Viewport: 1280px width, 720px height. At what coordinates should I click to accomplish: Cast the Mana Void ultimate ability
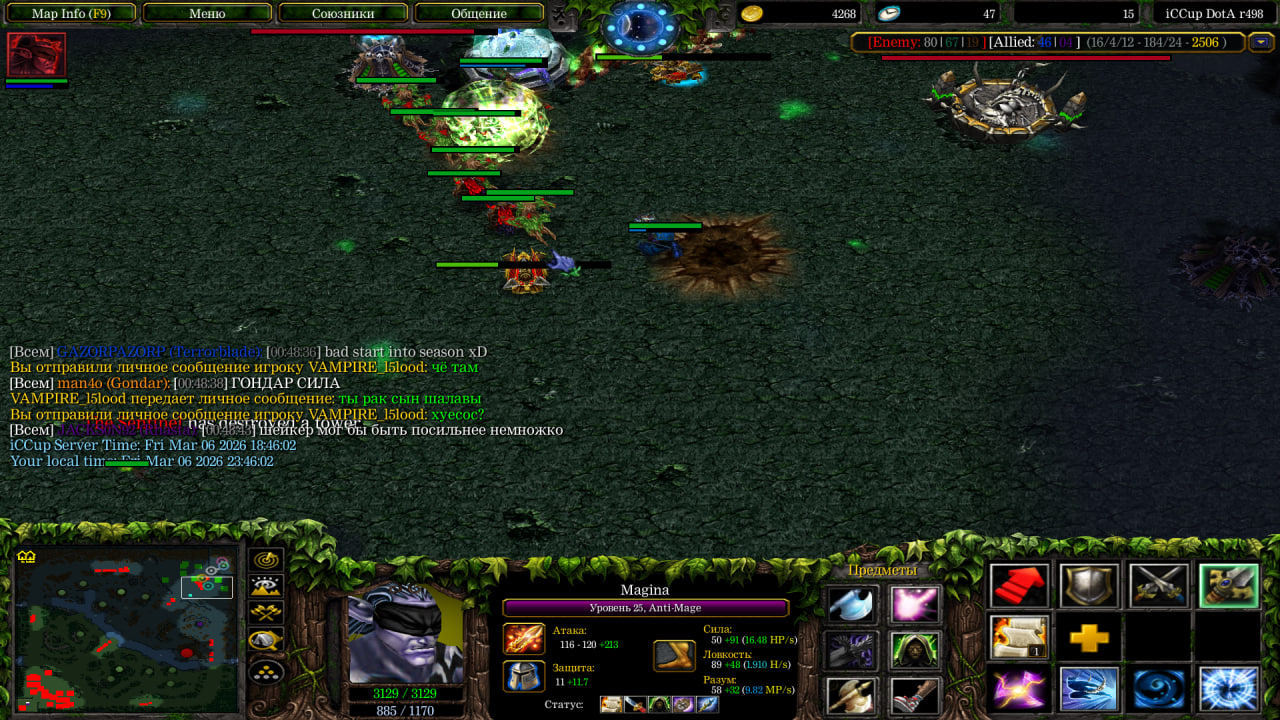(x=1229, y=689)
